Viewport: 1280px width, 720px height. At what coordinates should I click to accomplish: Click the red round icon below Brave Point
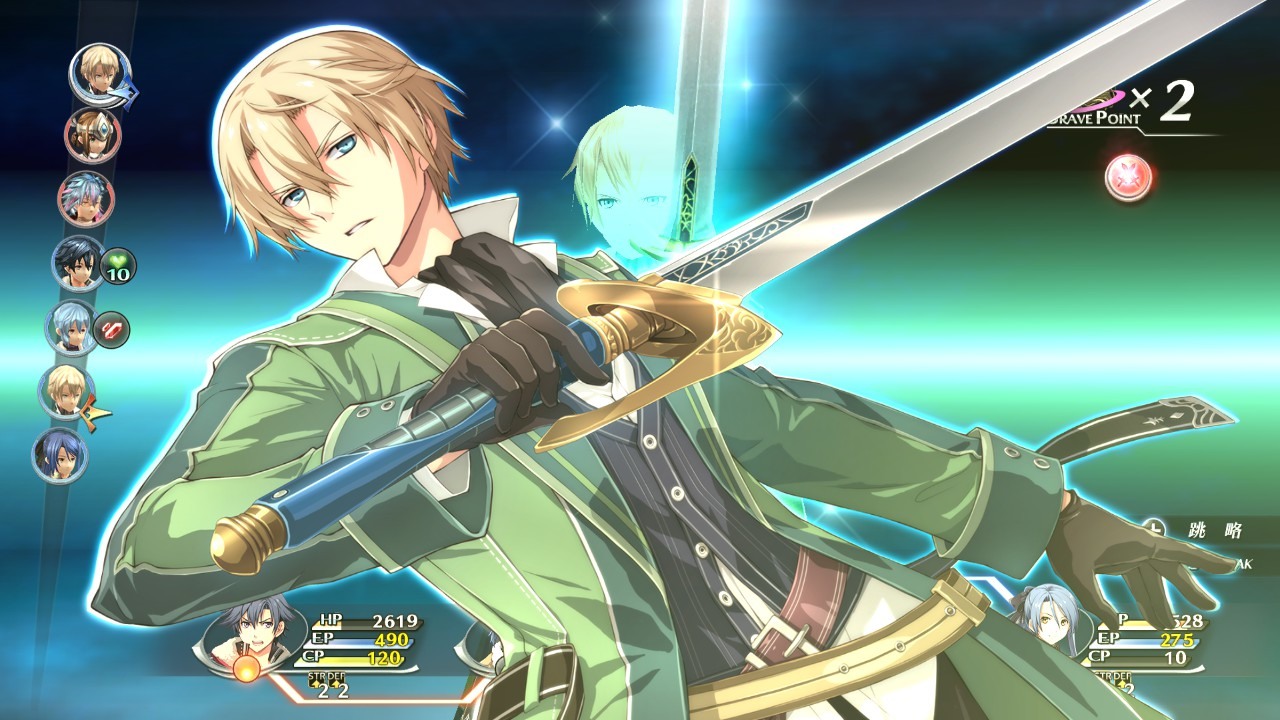pos(1129,178)
